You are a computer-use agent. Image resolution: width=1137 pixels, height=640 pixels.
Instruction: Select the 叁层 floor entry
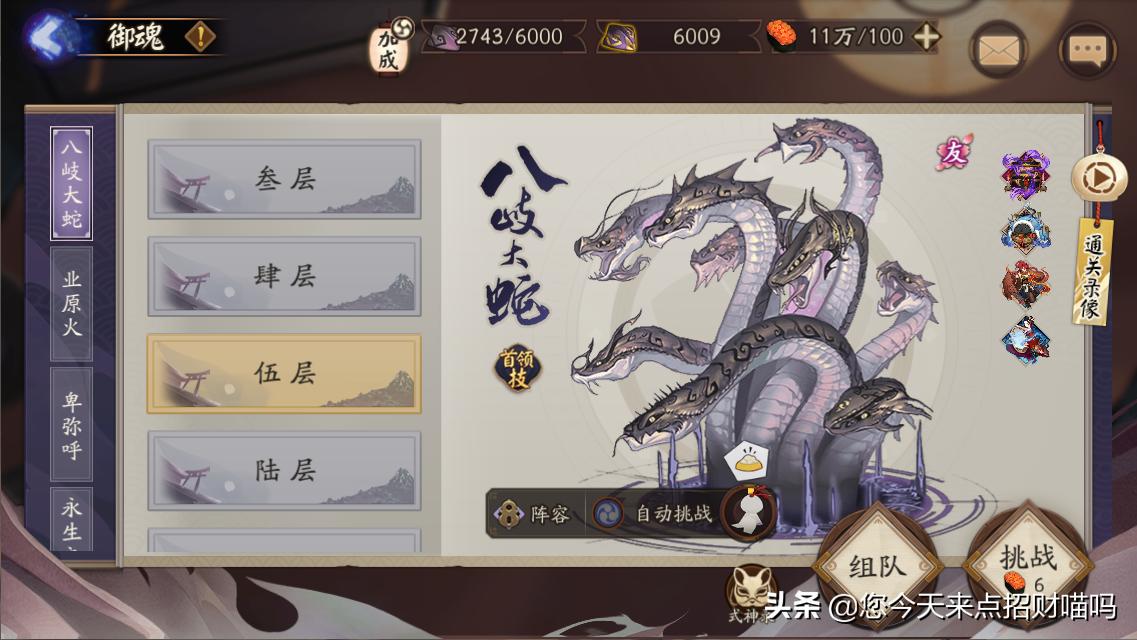click(284, 179)
